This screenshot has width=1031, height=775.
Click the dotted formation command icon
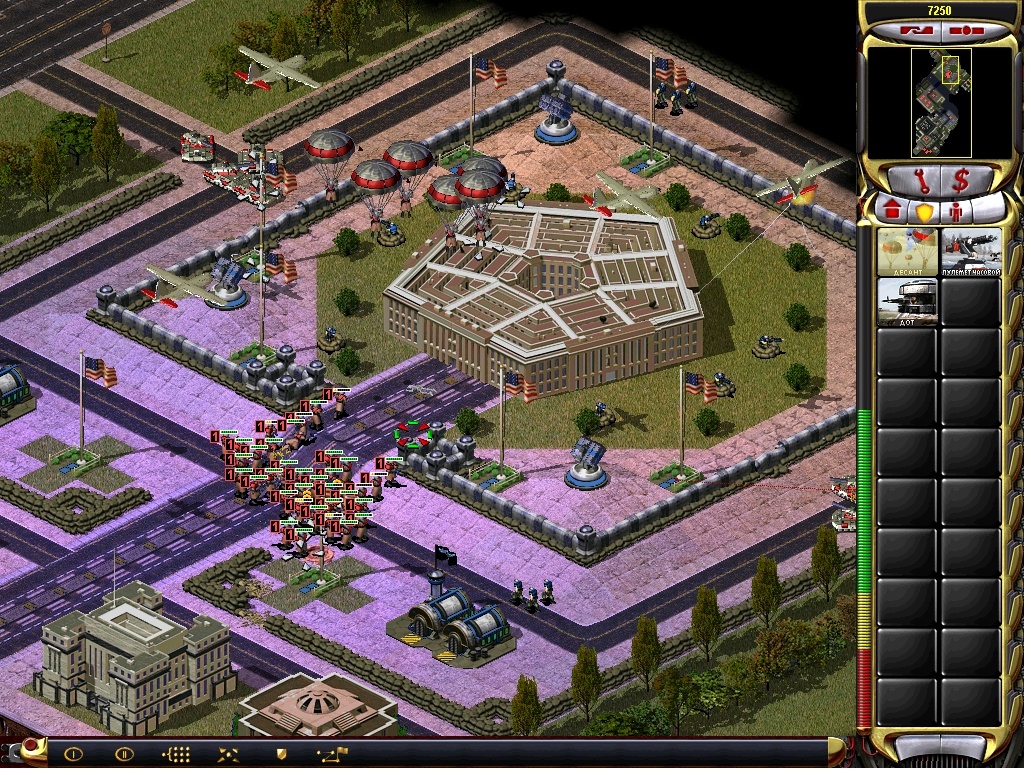pyautogui.click(x=177, y=754)
